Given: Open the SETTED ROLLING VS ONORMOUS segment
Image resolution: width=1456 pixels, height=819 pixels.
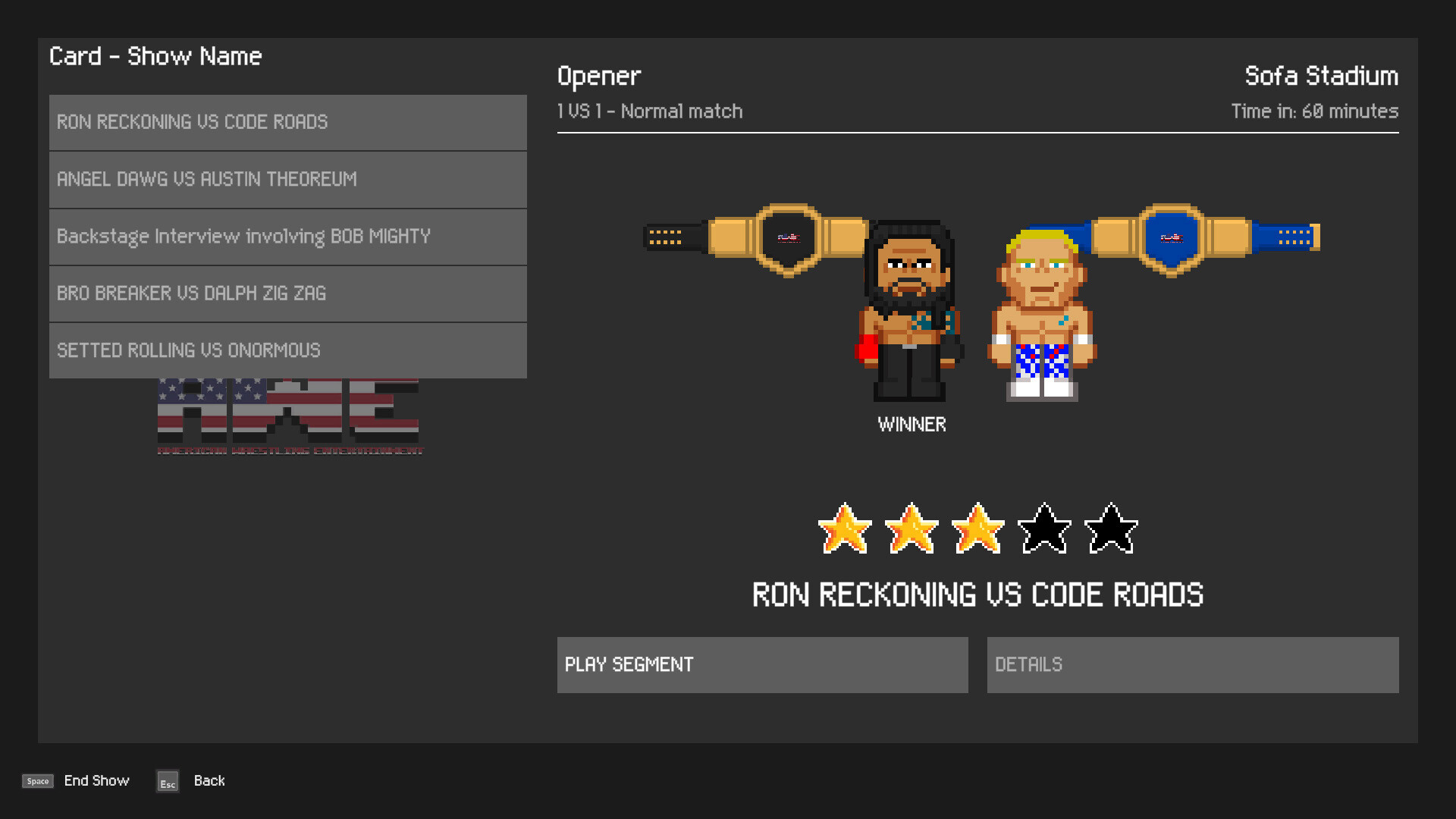Looking at the screenshot, I should pos(287,350).
